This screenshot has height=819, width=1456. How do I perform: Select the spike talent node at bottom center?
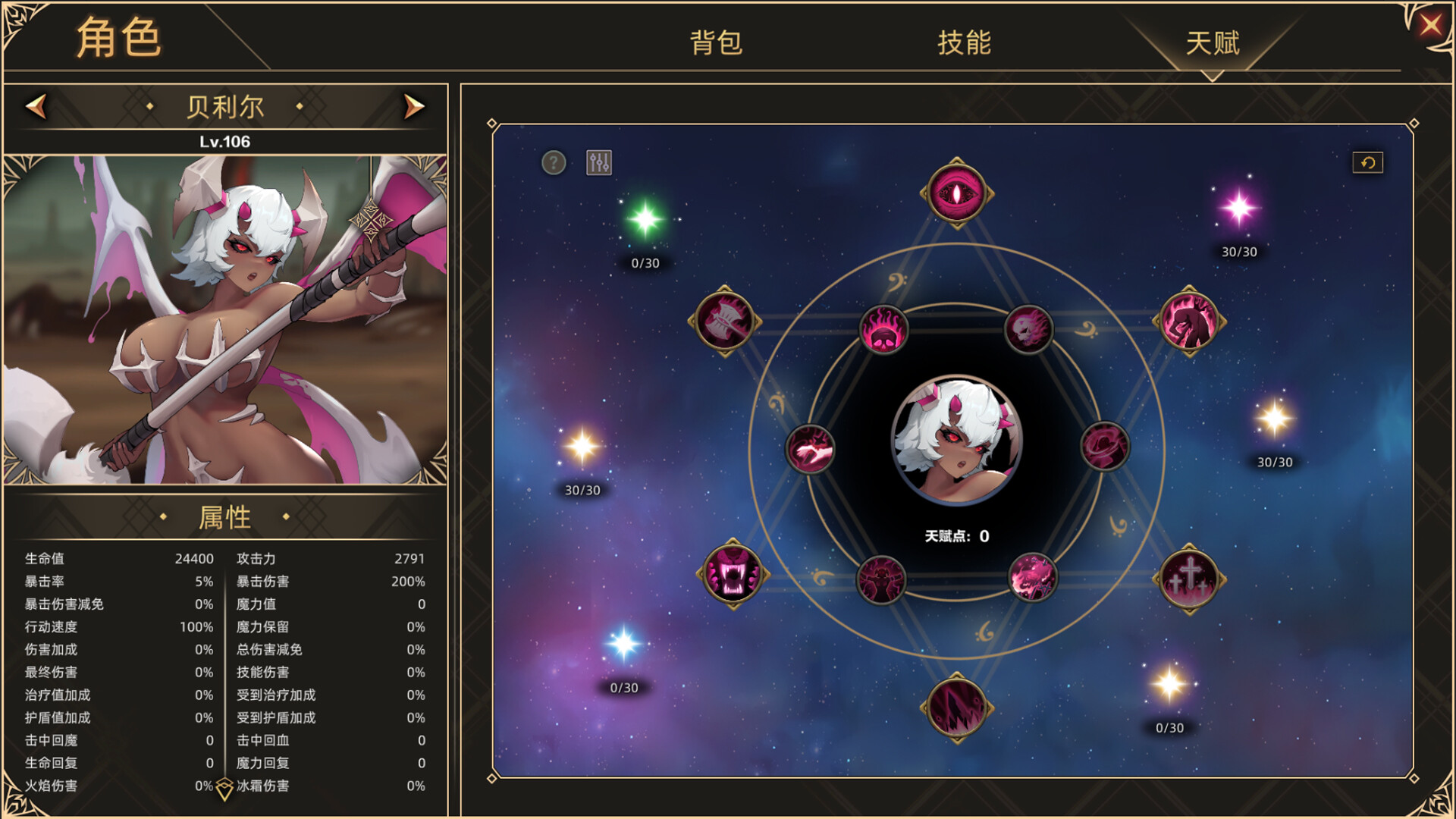pyautogui.click(x=955, y=705)
